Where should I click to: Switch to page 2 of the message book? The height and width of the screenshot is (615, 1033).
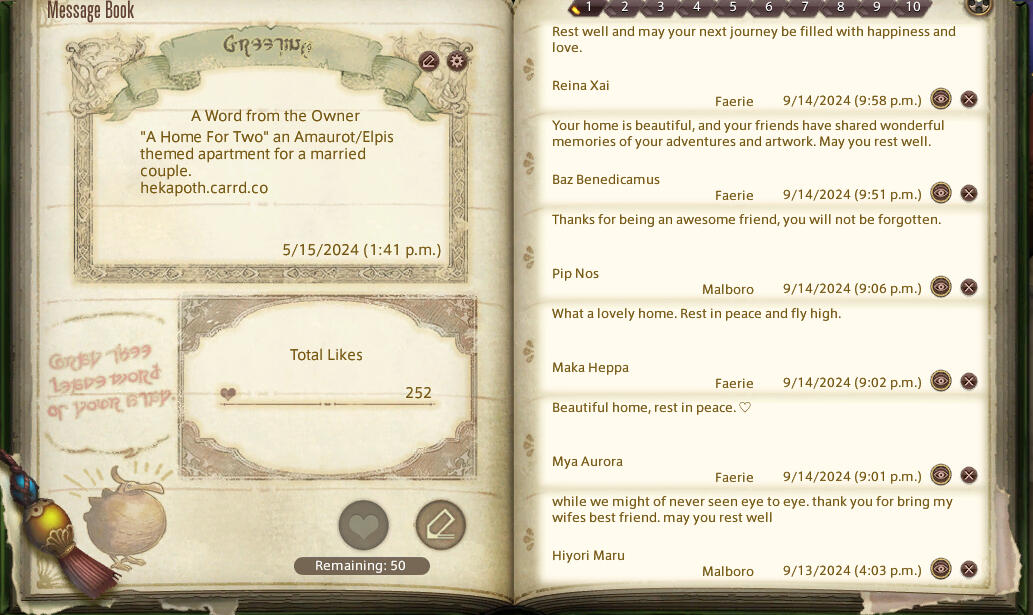(625, 7)
